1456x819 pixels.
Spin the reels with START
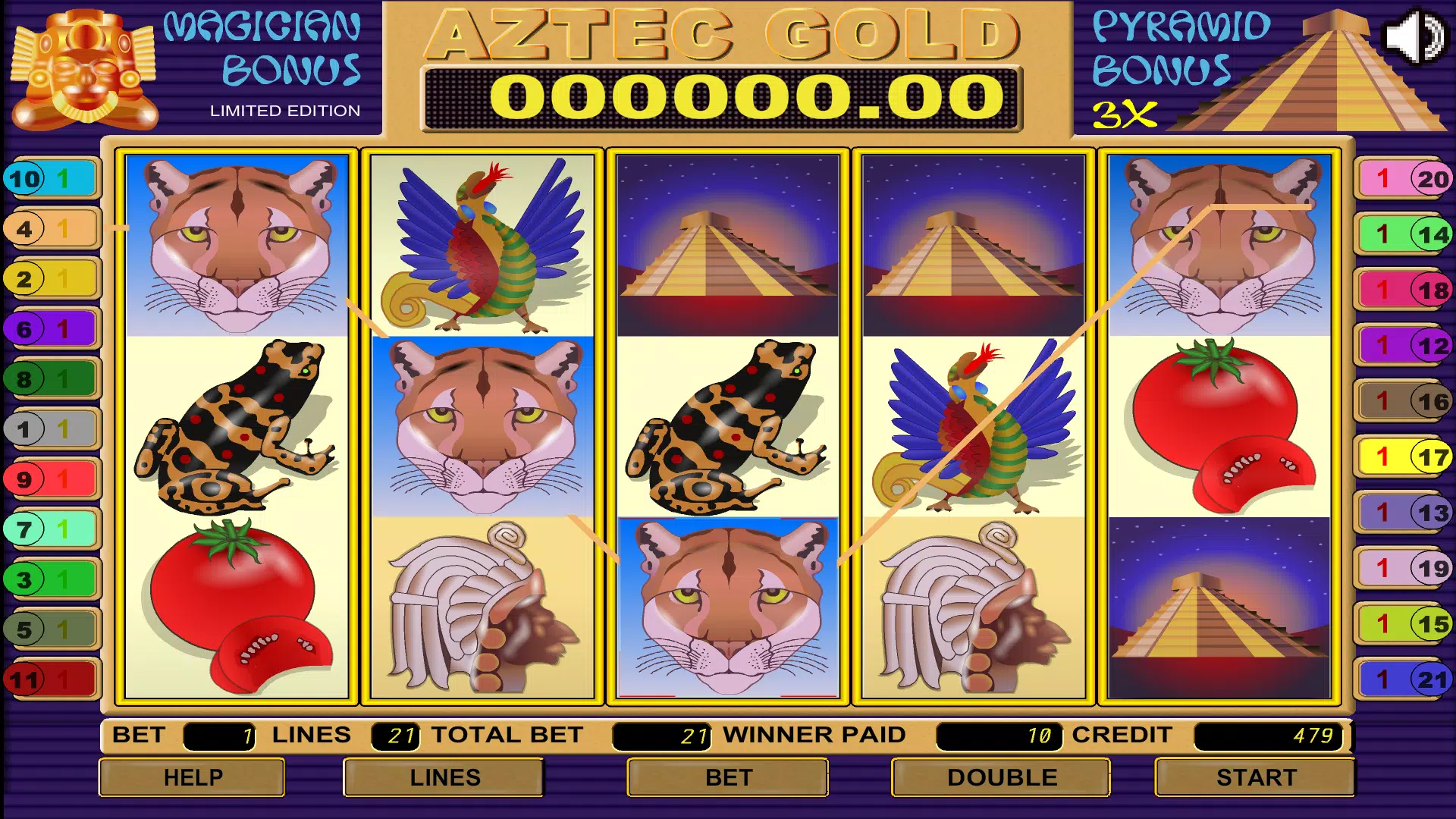(1255, 777)
